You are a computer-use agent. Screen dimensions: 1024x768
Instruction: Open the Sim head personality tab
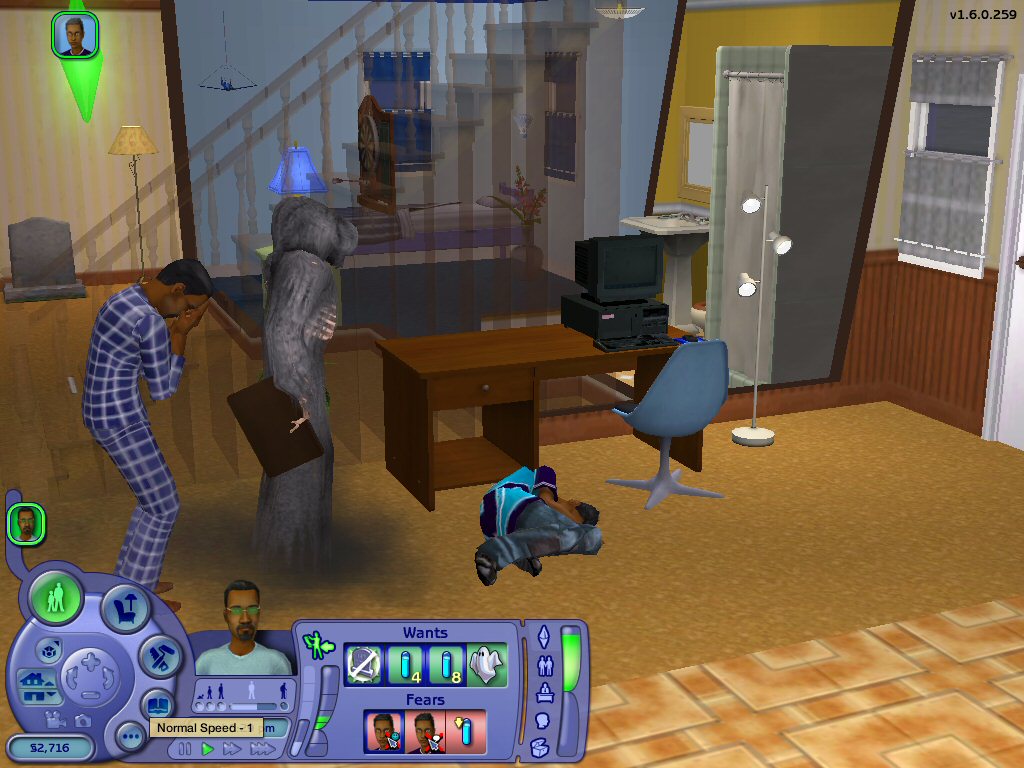(x=544, y=719)
